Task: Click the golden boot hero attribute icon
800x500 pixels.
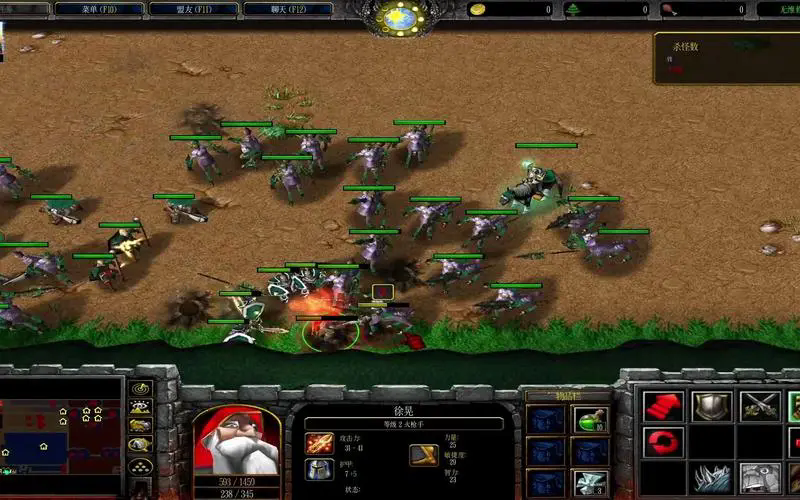Action: 423,455
